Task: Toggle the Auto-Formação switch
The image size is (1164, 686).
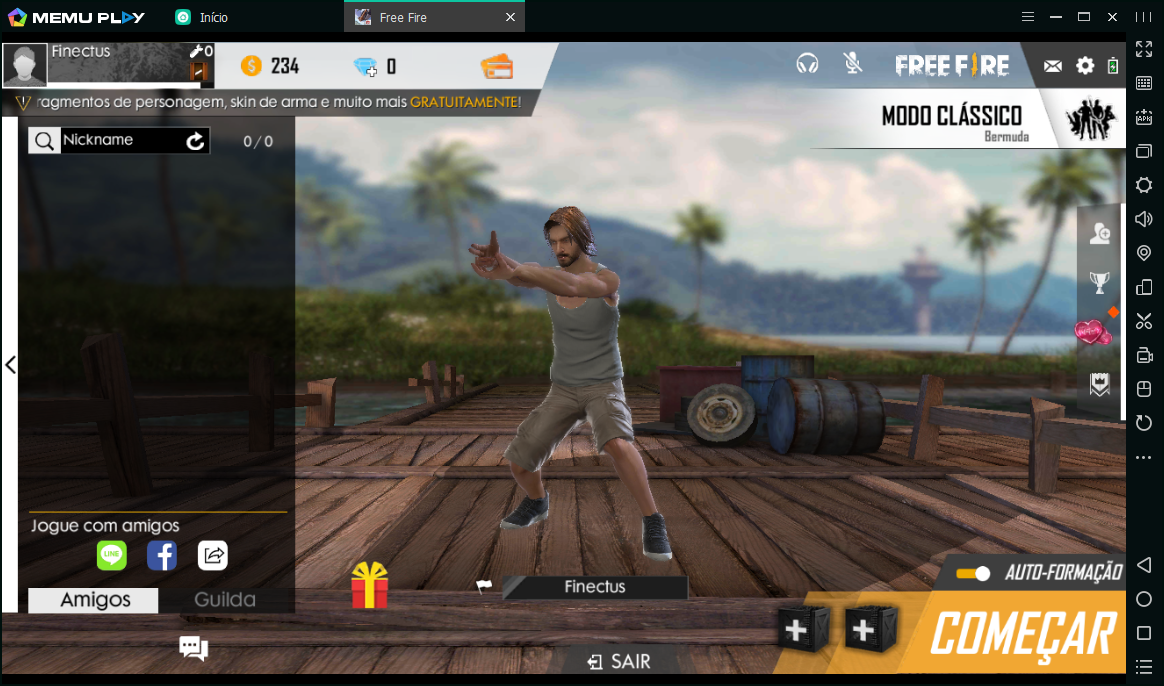Action: 972,573
